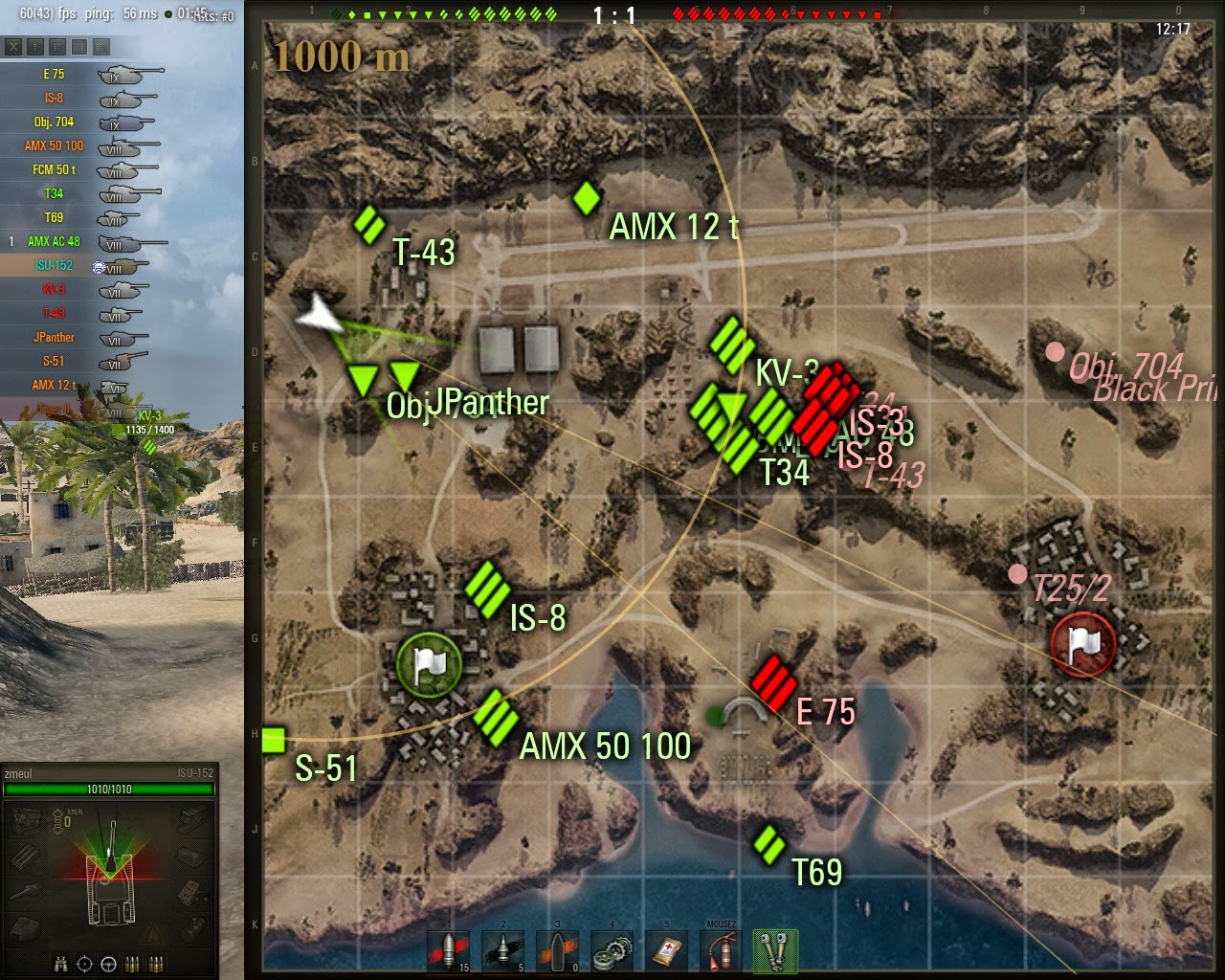
Task: Click the AMX 12 t marker on the minimap
Action: point(587,199)
